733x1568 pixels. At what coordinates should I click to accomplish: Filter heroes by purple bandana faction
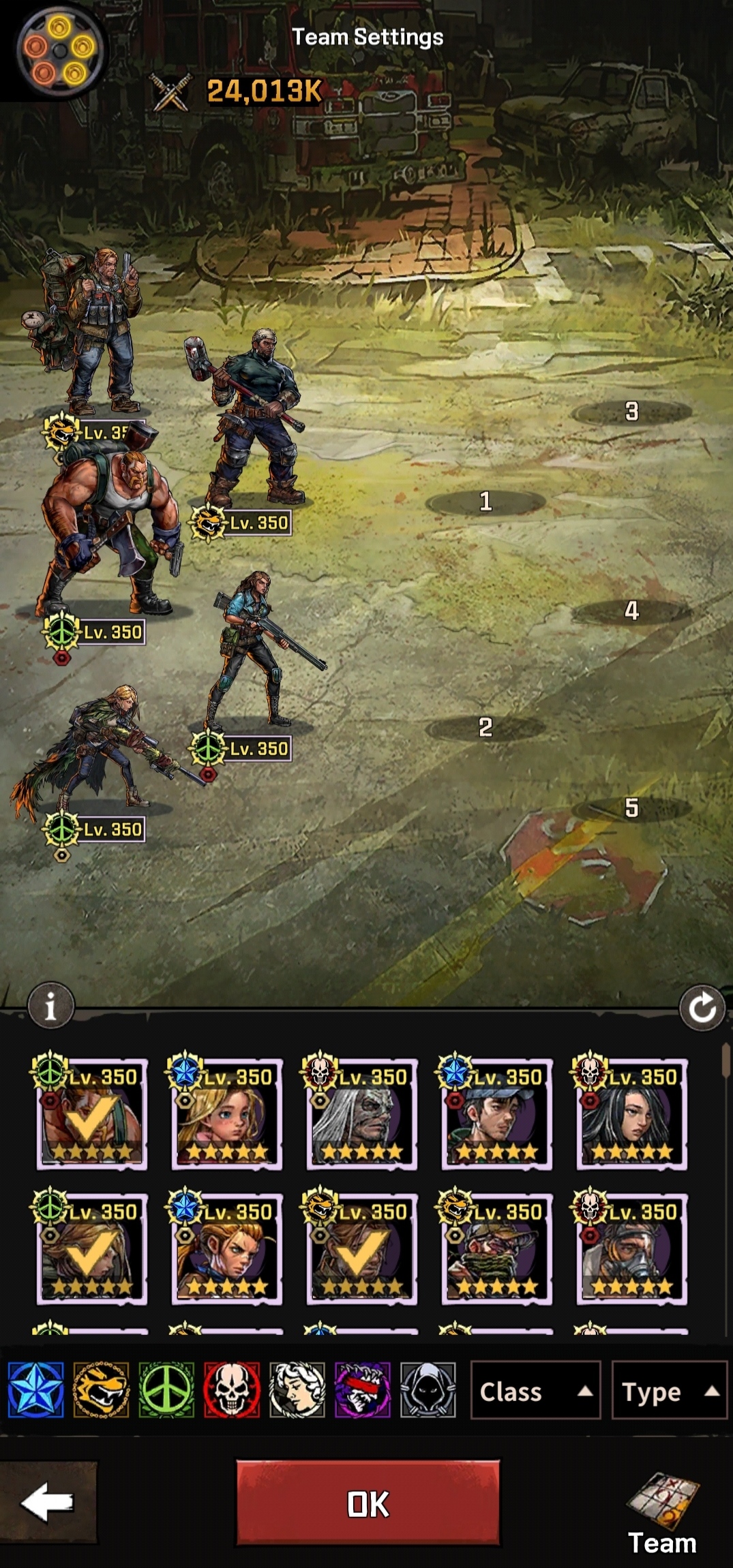[x=363, y=1390]
